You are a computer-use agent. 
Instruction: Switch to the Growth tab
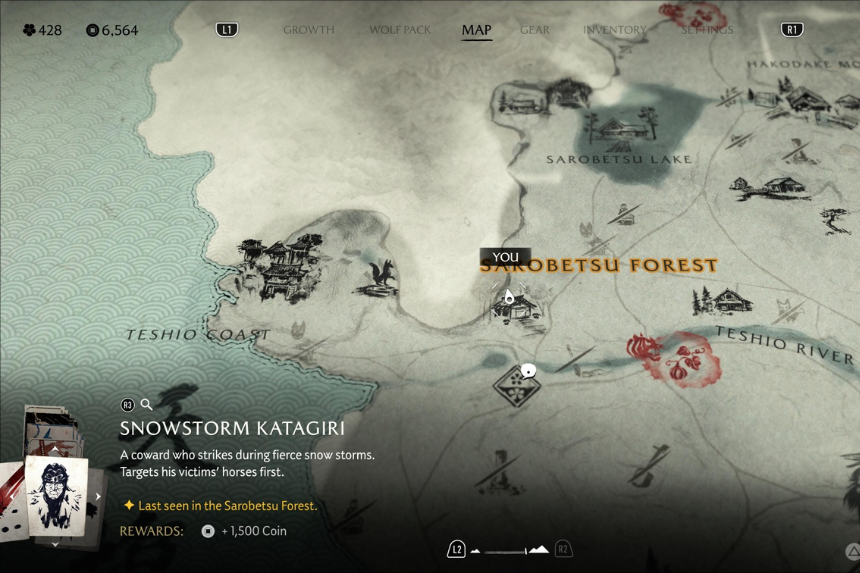pos(308,30)
